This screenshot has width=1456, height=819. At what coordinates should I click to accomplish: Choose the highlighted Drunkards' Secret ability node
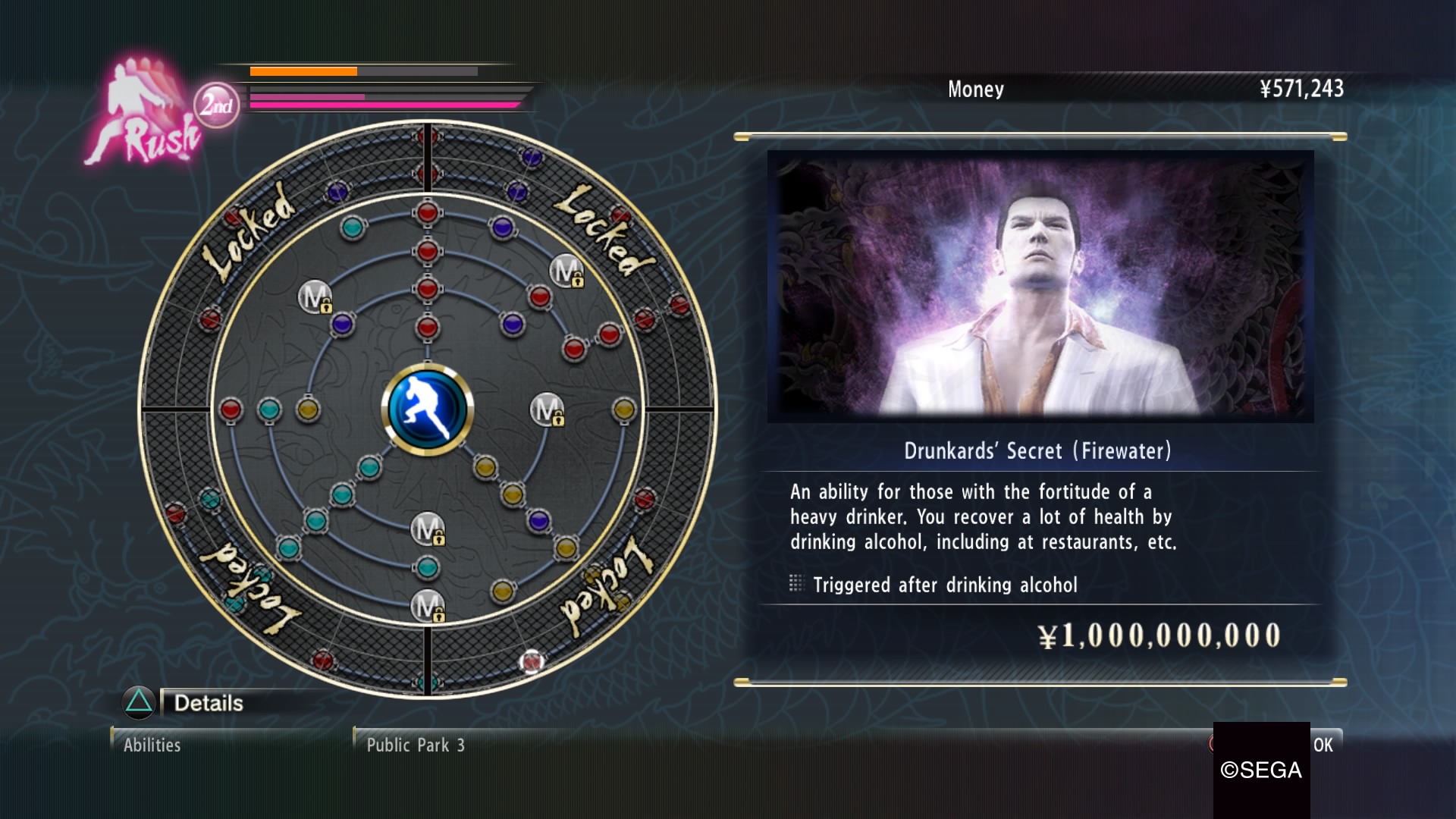tap(531, 661)
